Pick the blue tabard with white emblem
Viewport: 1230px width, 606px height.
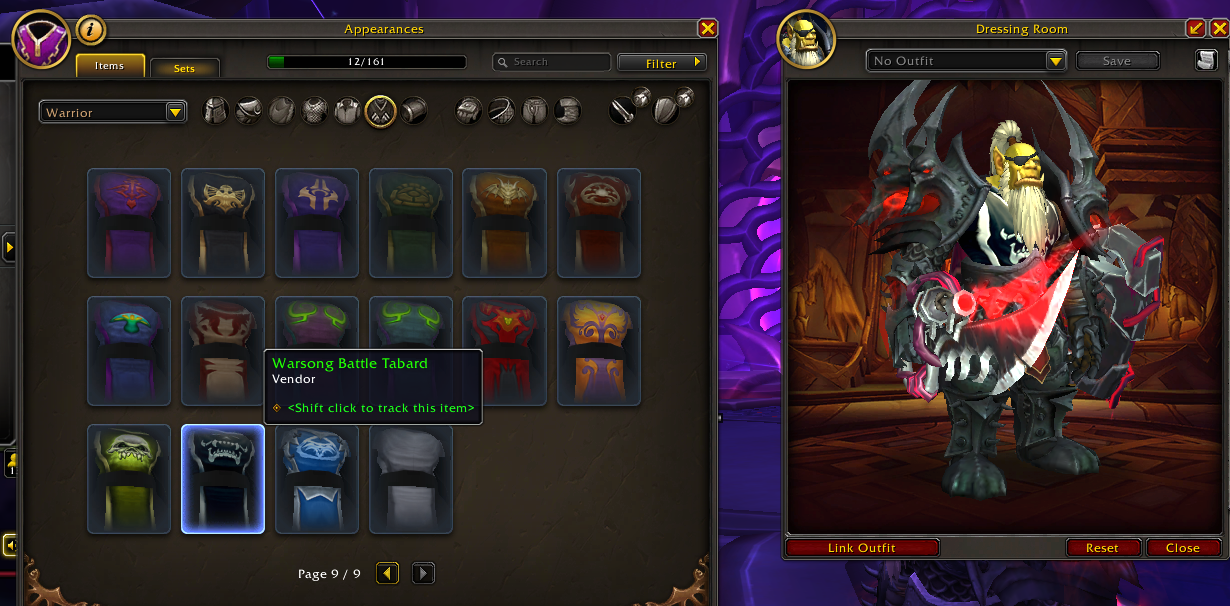pyautogui.click(x=317, y=479)
